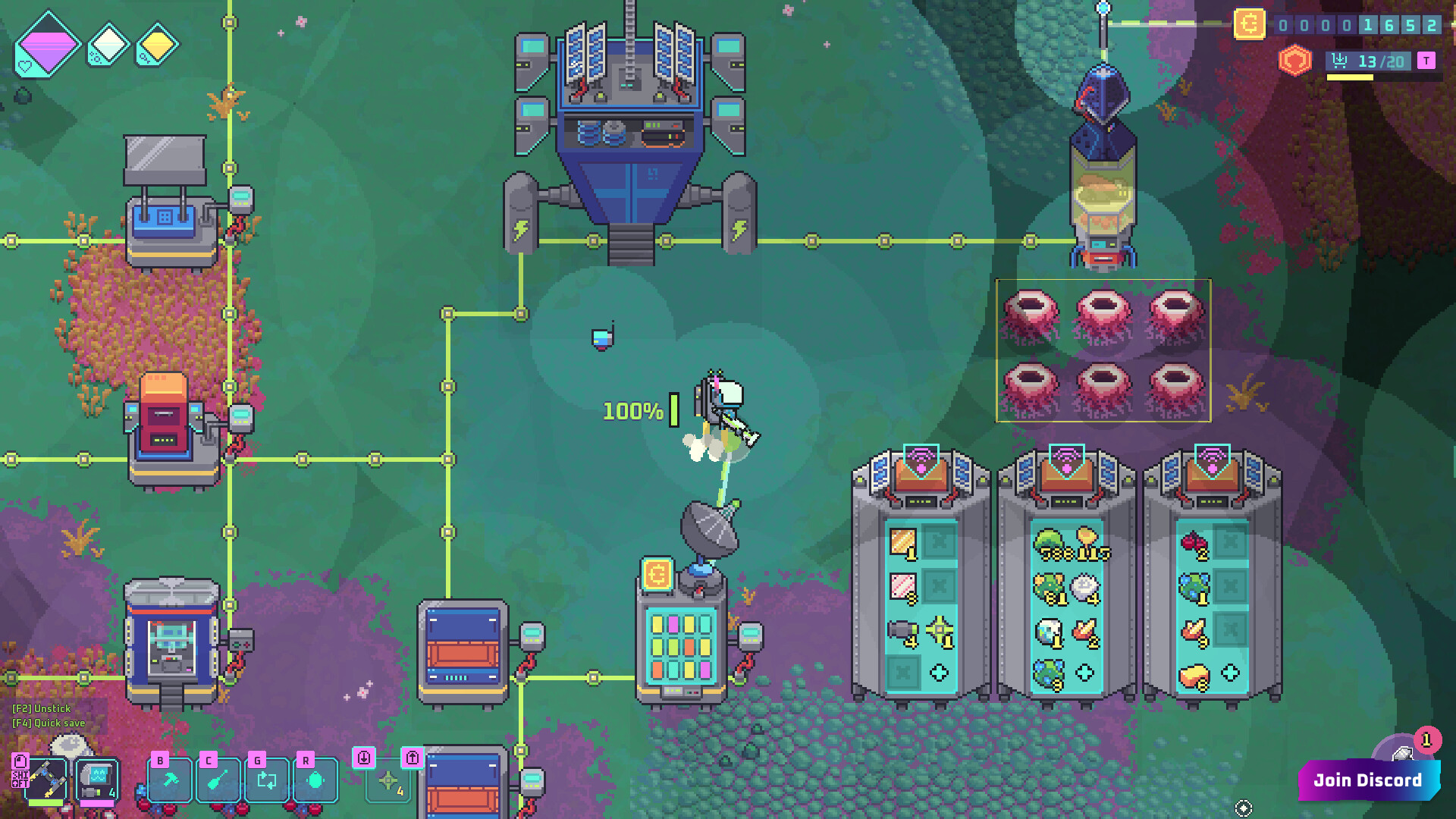The image size is (1456, 819).
Task: Select the rotate tool in hotbar slot G
Action: 266,780
